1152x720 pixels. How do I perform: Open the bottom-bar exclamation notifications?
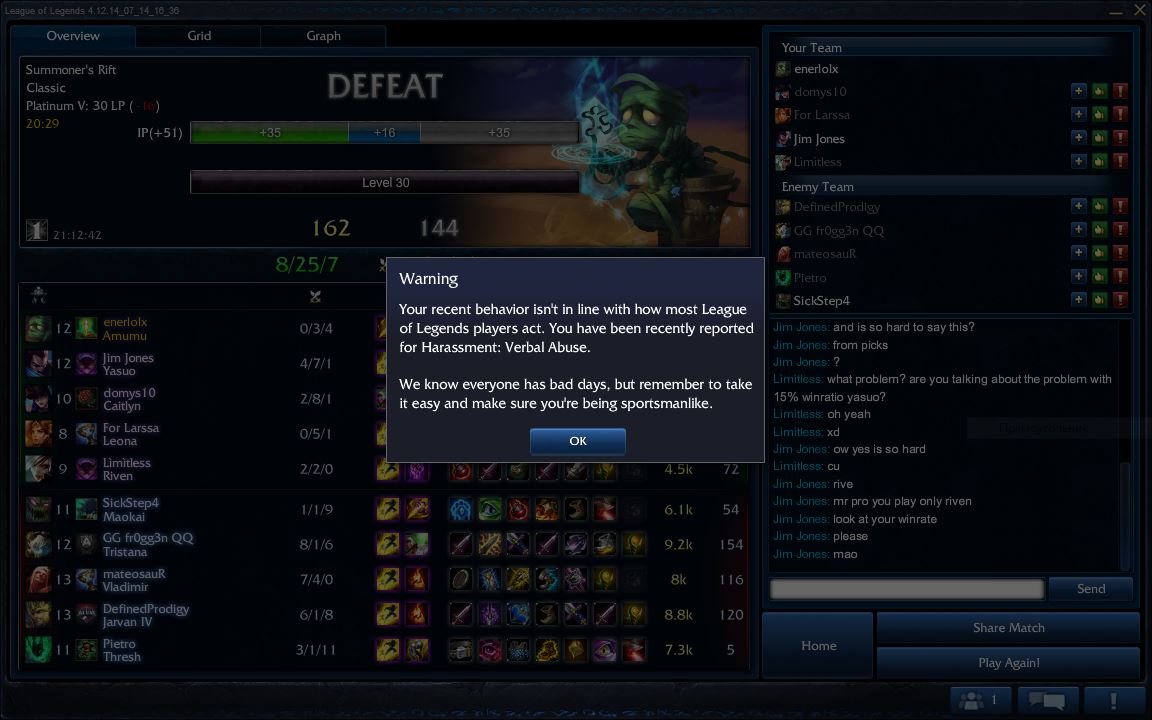(x=1113, y=700)
